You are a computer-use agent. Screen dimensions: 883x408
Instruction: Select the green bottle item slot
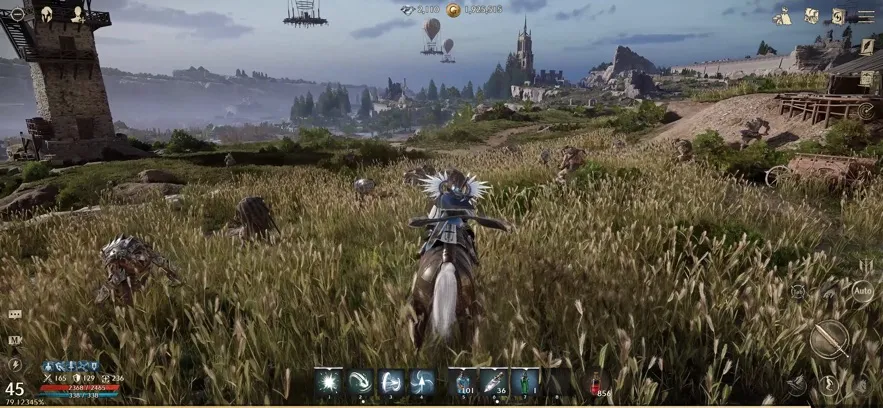point(525,381)
